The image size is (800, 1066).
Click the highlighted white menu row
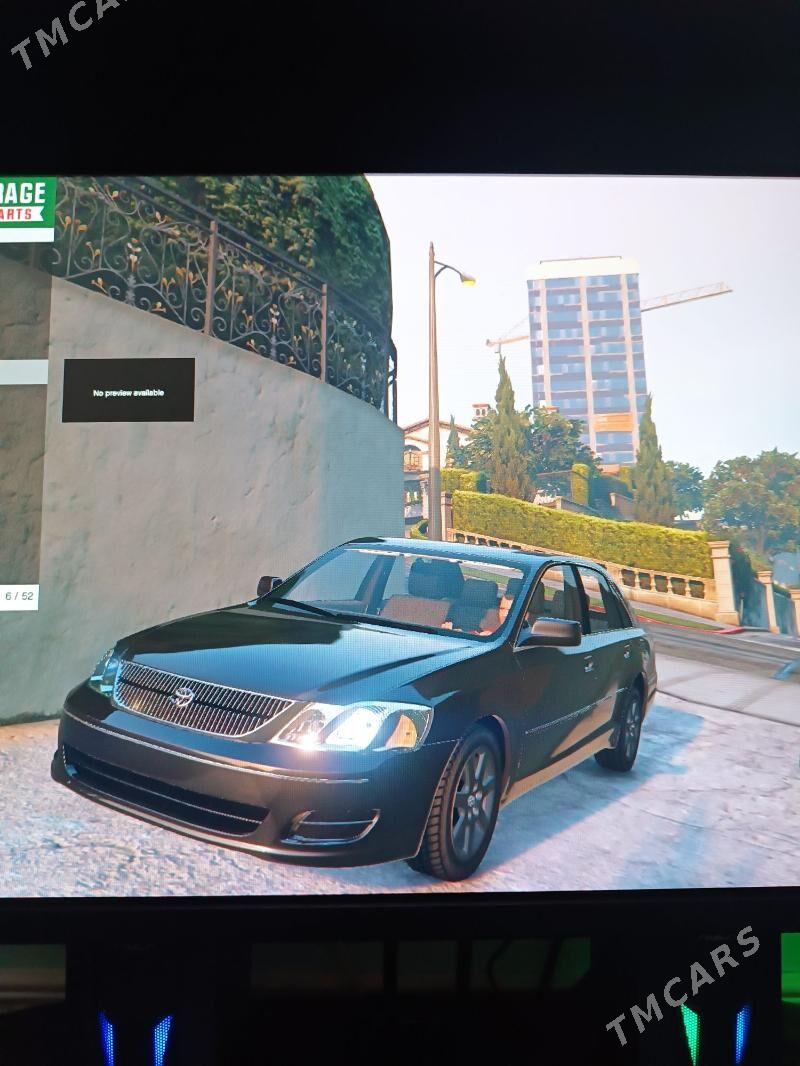pos(23,372)
